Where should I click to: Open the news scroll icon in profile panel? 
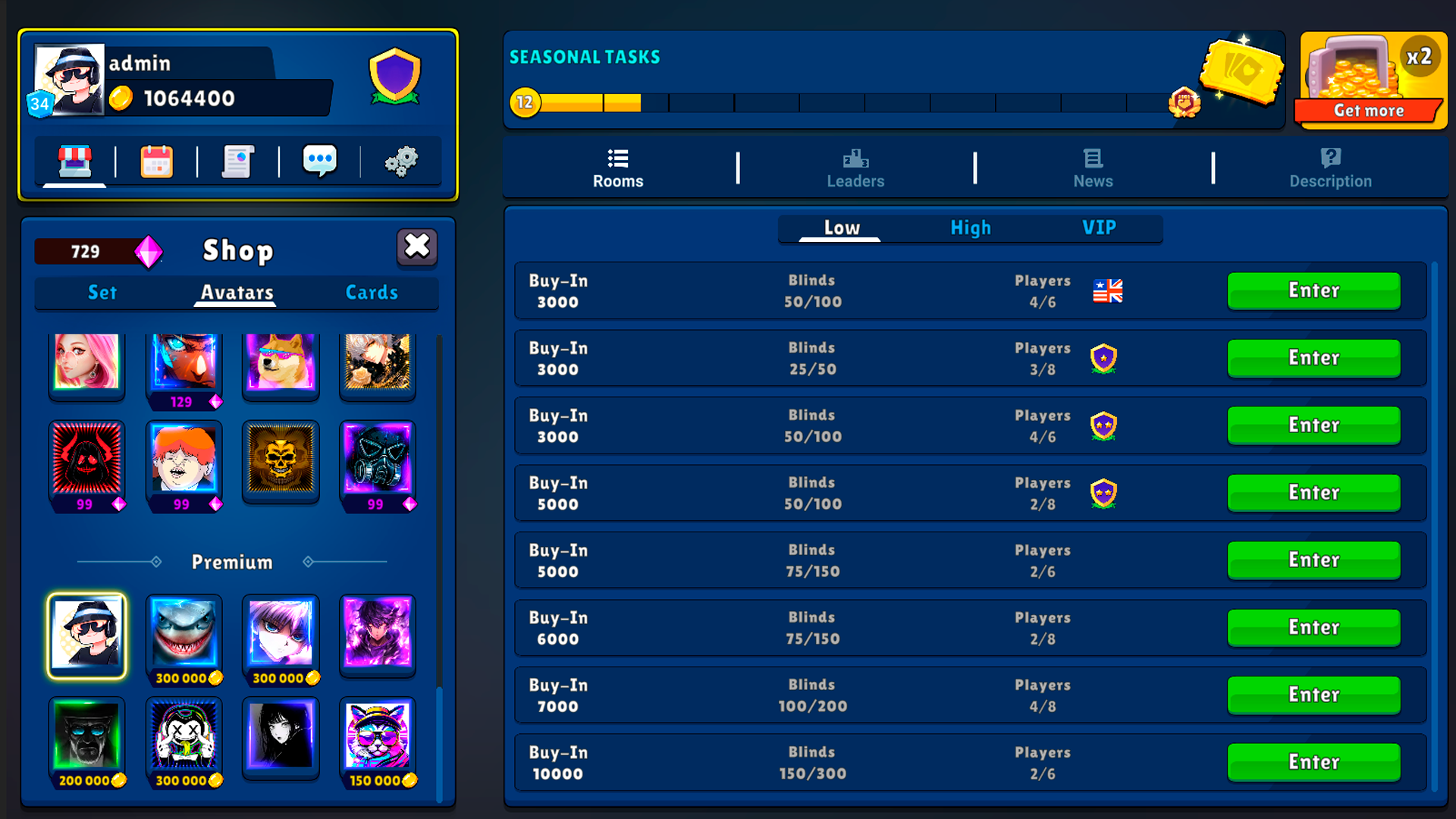click(x=238, y=161)
